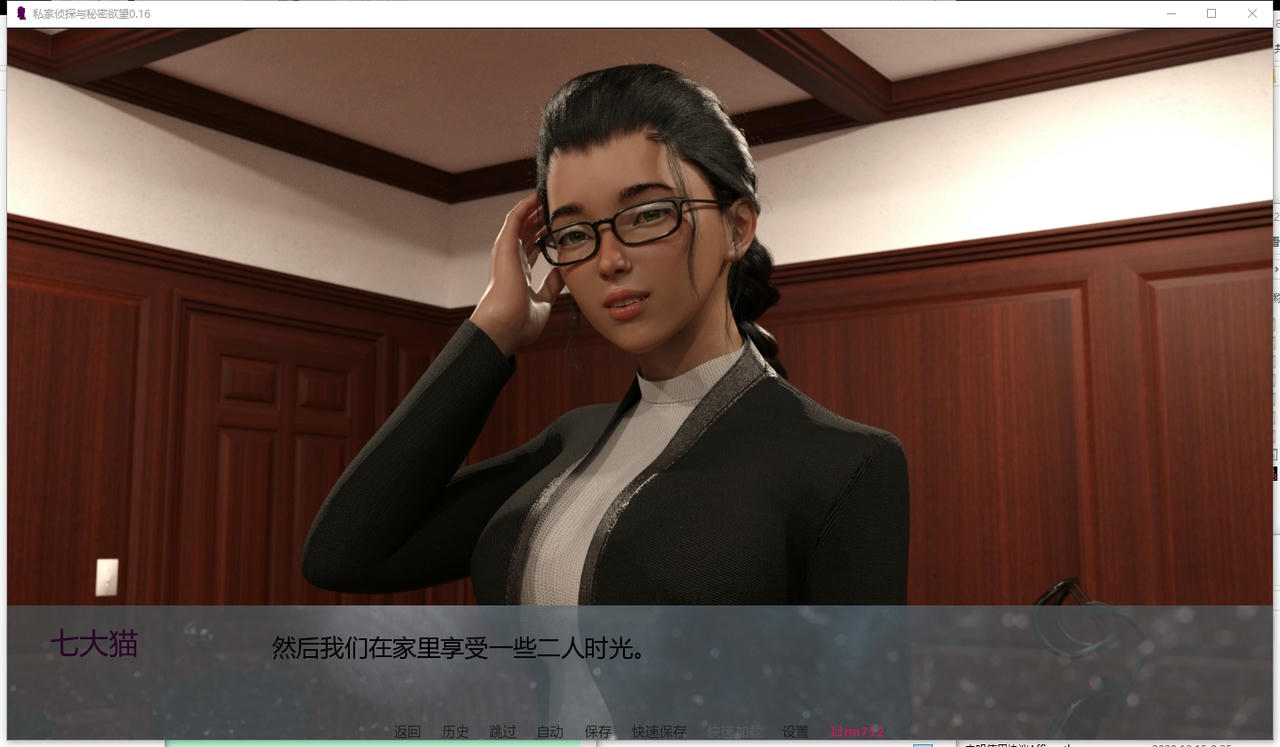Open the 历史 dialogue history
The width and height of the screenshot is (1280, 747).
pyautogui.click(x=455, y=732)
